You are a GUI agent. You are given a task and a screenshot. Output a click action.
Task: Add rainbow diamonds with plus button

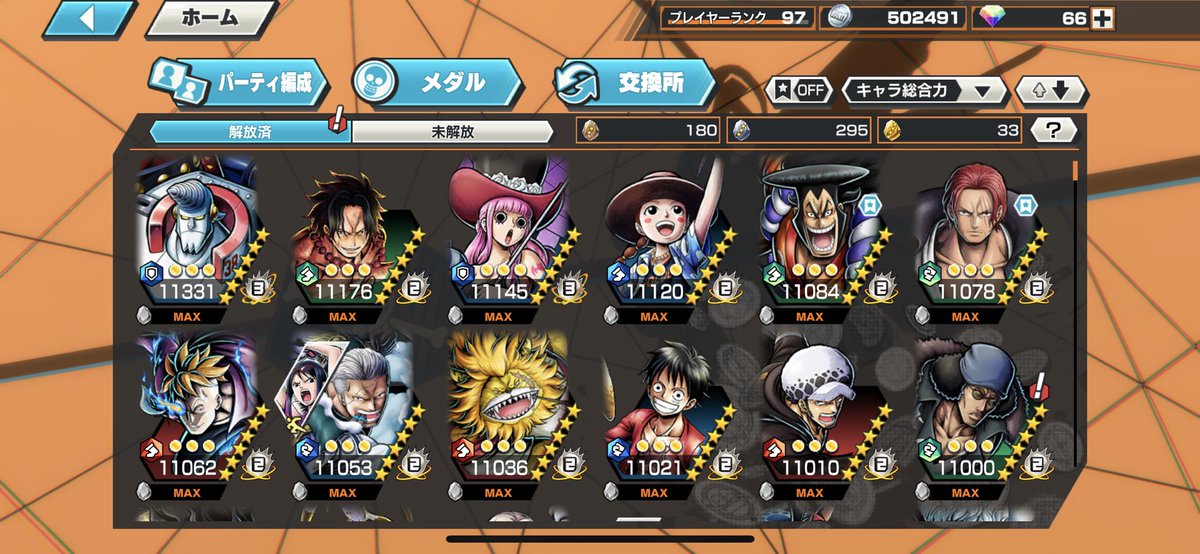pyautogui.click(x=1102, y=18)
